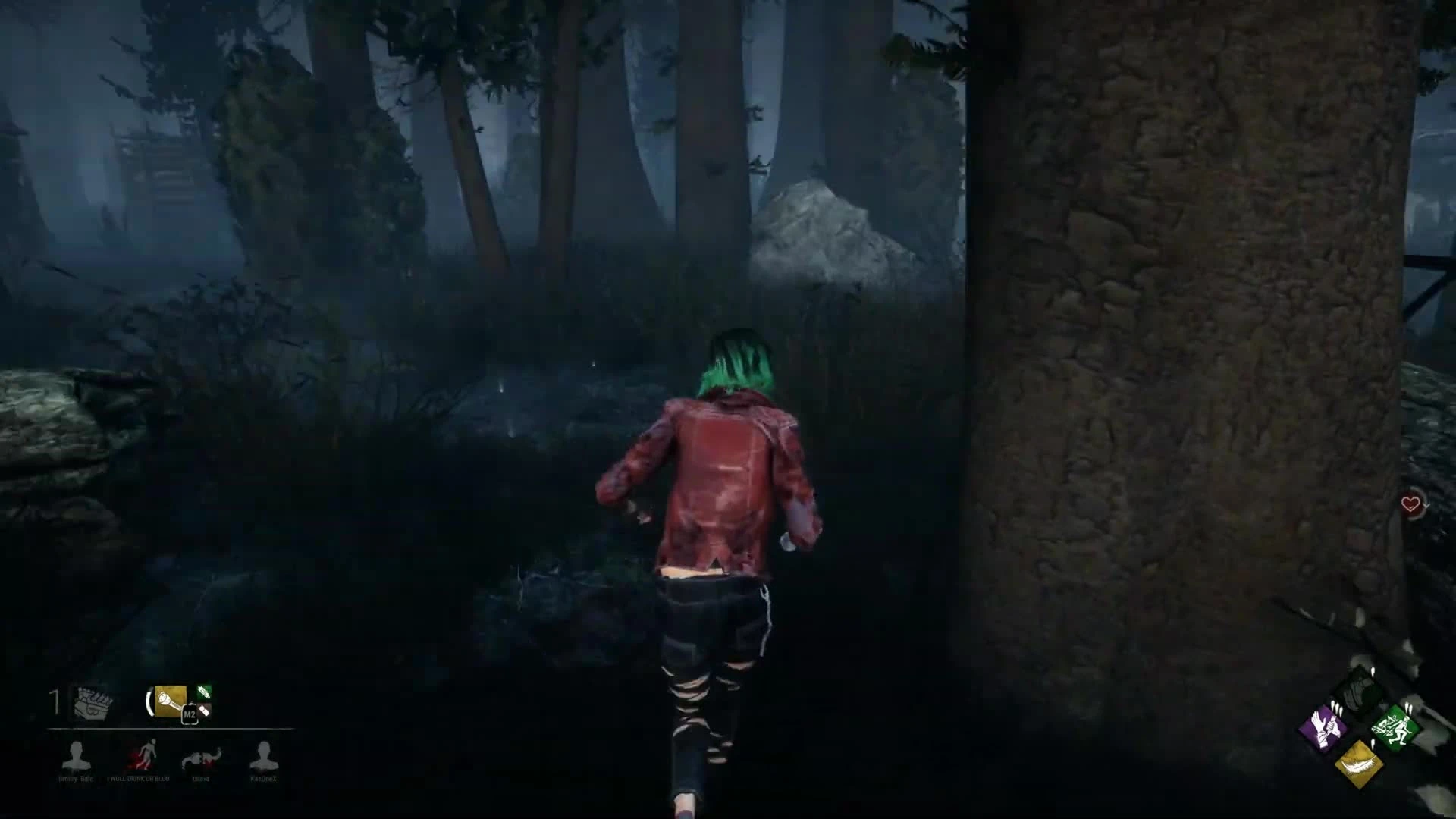Click the tsava name label

(200, 779)
